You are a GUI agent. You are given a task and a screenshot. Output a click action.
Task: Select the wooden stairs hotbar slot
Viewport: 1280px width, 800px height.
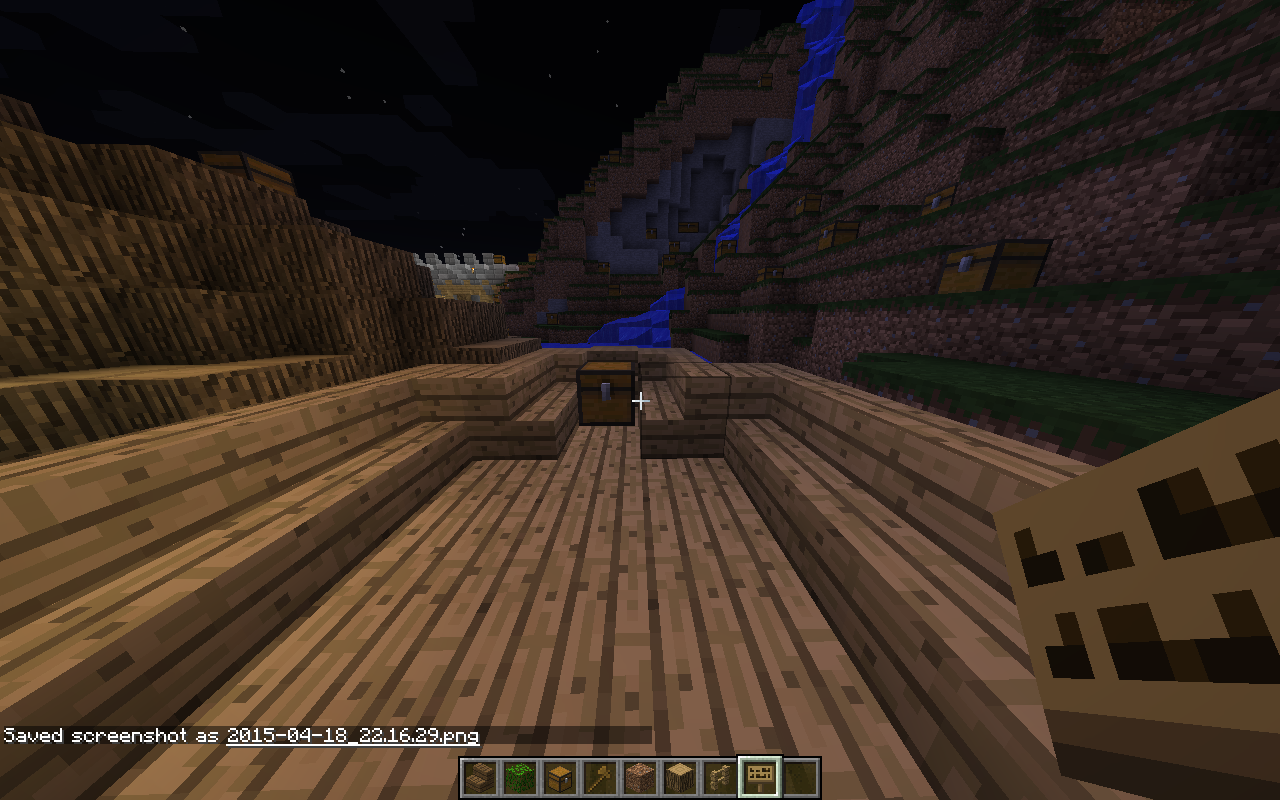[x=479, y=777]
